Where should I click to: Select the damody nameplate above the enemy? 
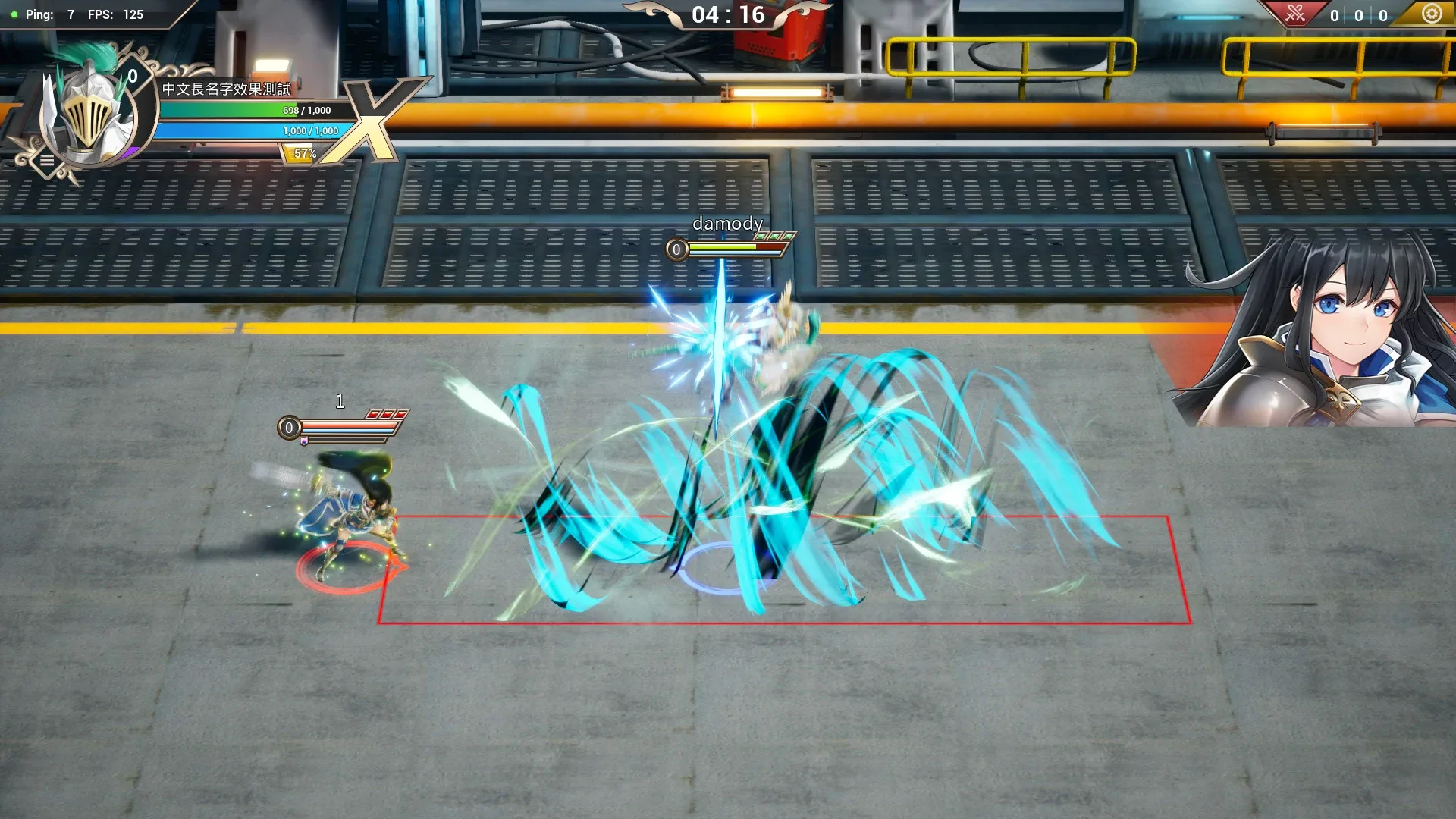pyautogui.click(x=729, y=223)
